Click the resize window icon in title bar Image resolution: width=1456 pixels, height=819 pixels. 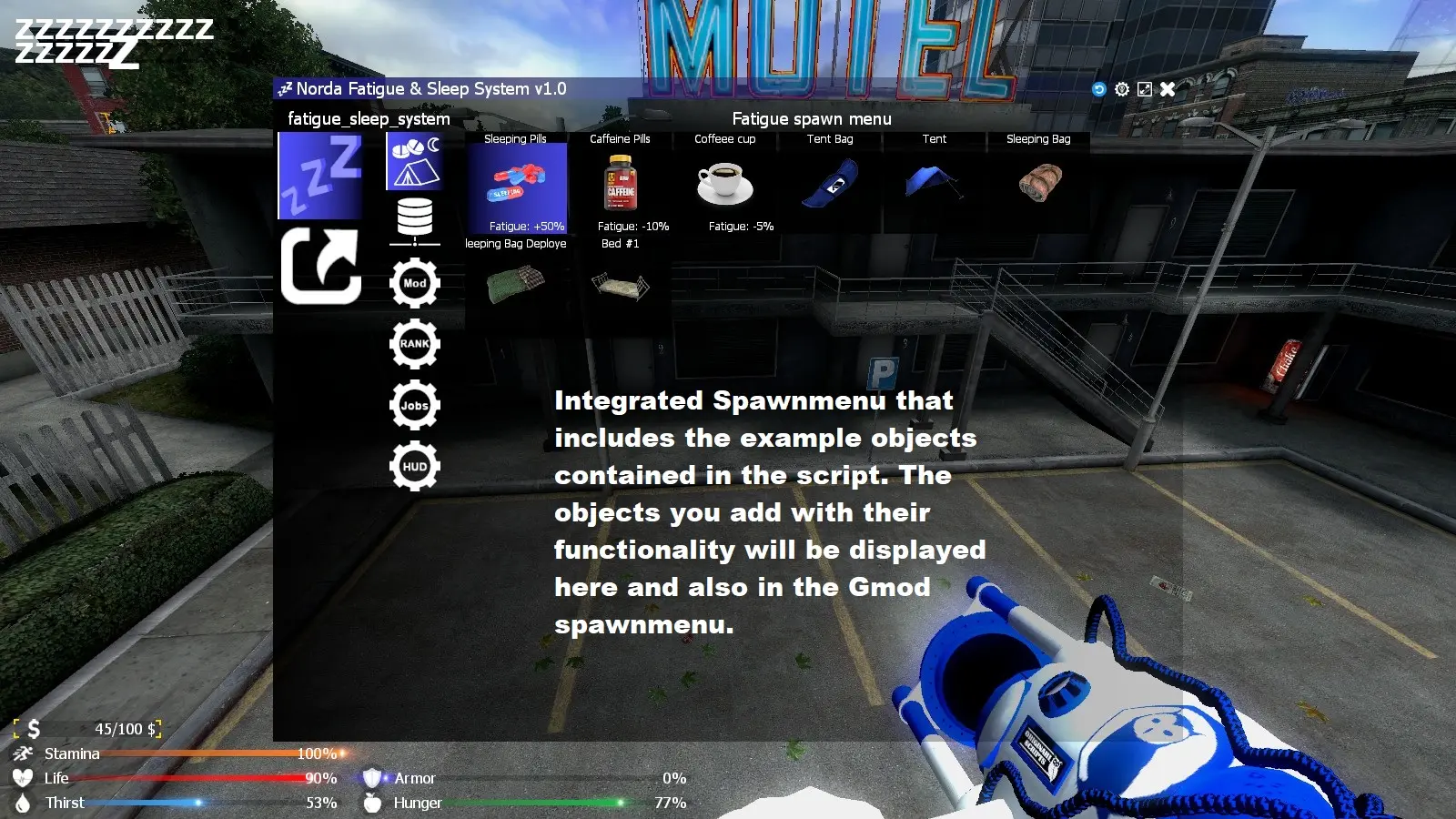1144,89
